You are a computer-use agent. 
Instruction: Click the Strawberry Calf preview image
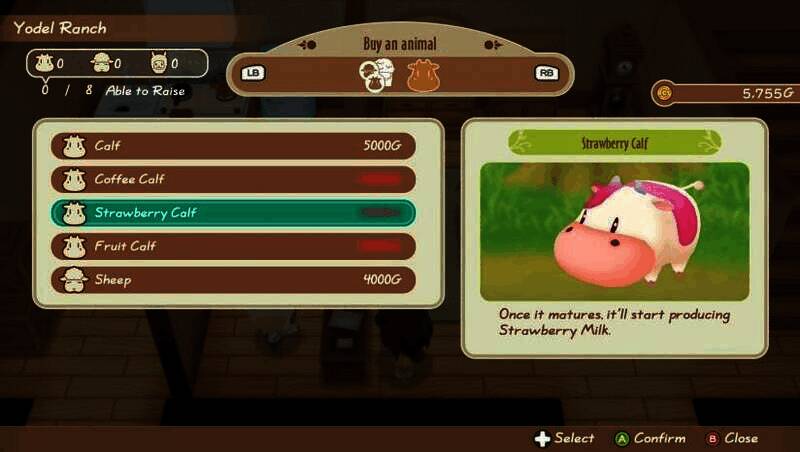click(x=614, y=231)
